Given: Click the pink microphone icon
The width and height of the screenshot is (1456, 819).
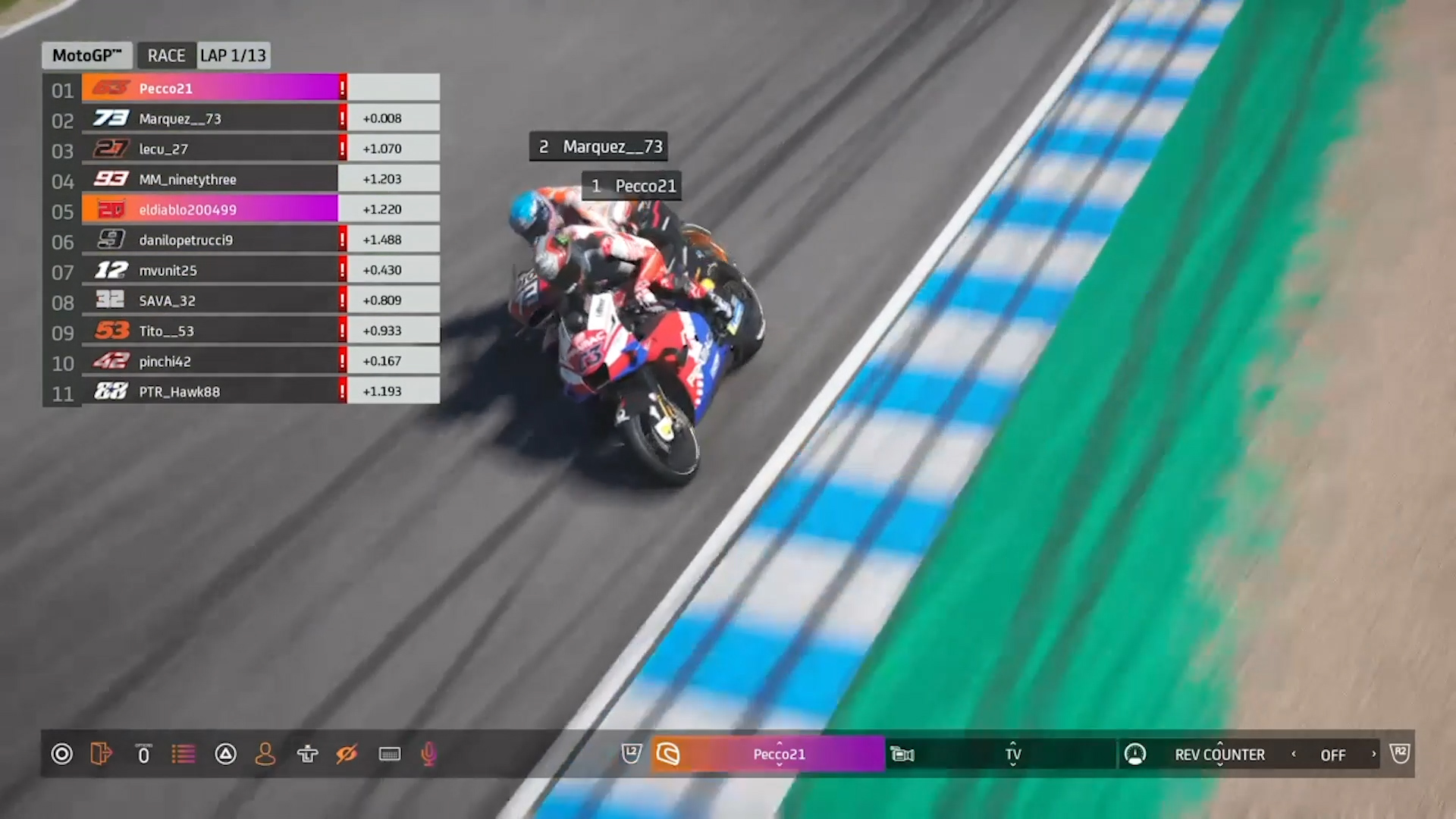Looking at the screenshot, I should click(x=428, y=754).
